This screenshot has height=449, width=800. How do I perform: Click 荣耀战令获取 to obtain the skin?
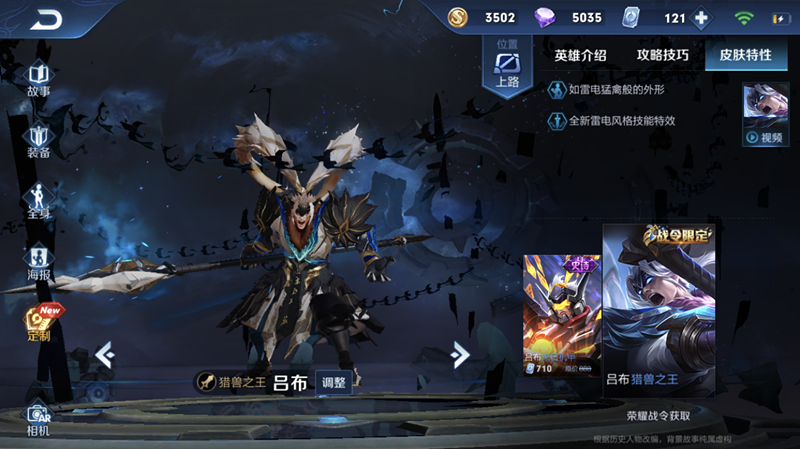click(658, 415)
